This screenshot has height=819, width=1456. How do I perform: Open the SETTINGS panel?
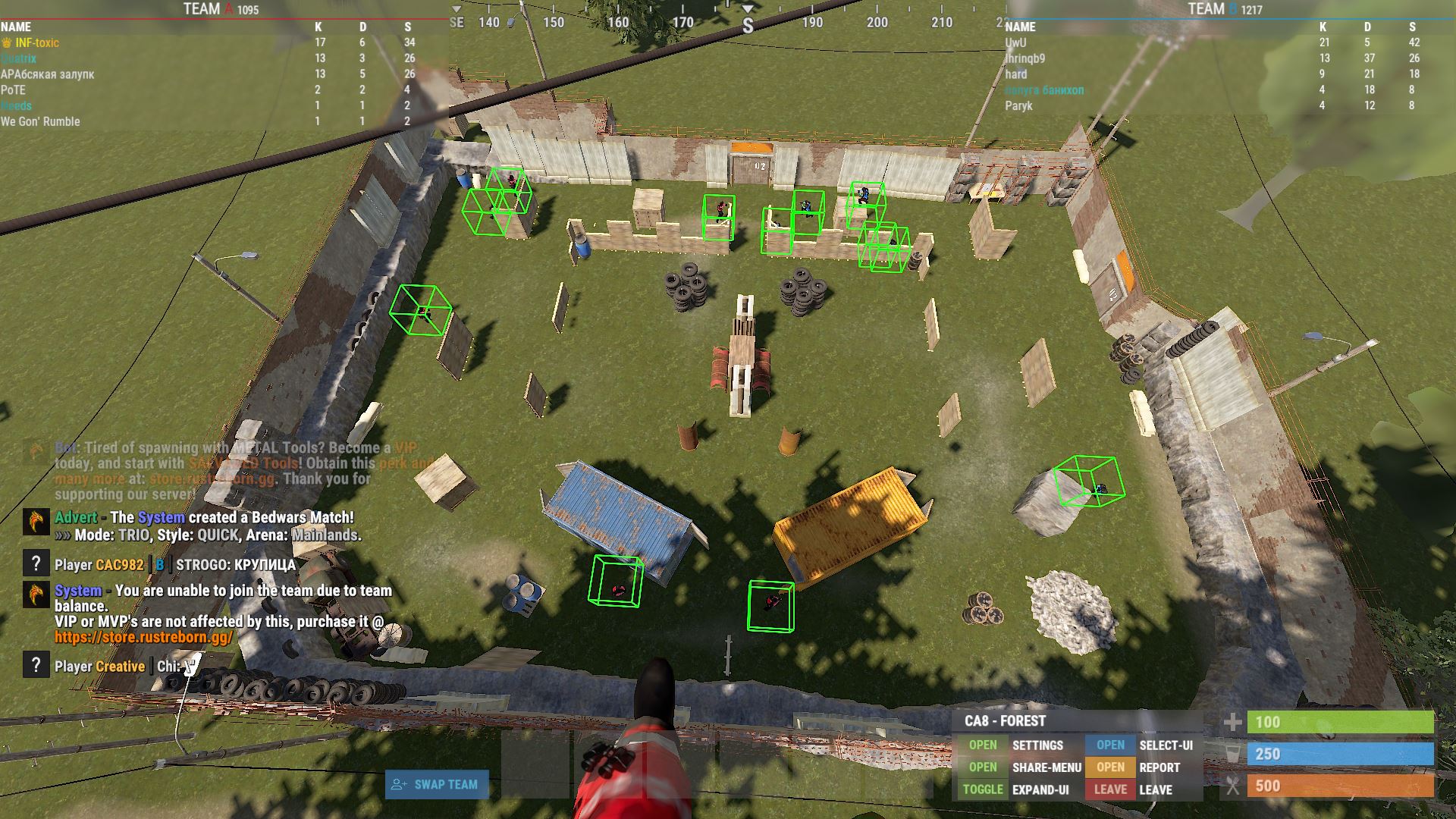click(983, 745)
